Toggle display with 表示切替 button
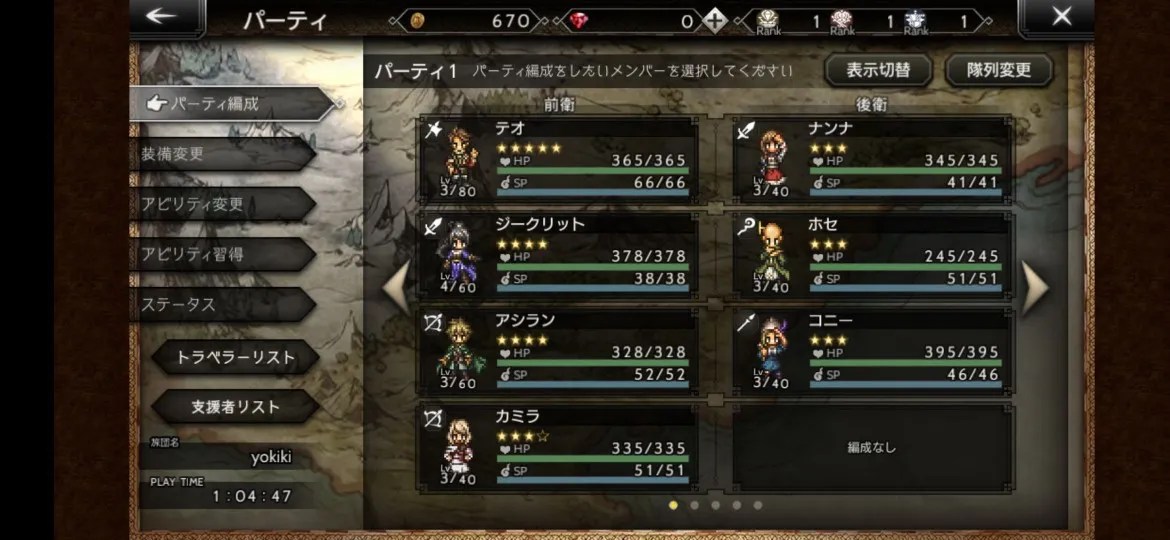1170x540 pixels. (x=877, y=71)
